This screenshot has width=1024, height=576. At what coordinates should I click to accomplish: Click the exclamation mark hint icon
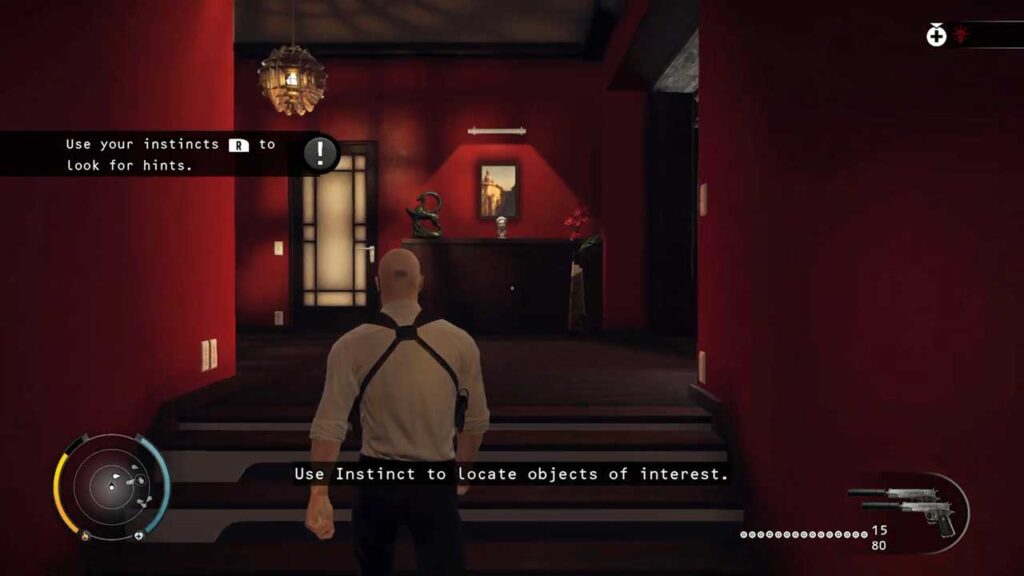(x=320, y=153)
